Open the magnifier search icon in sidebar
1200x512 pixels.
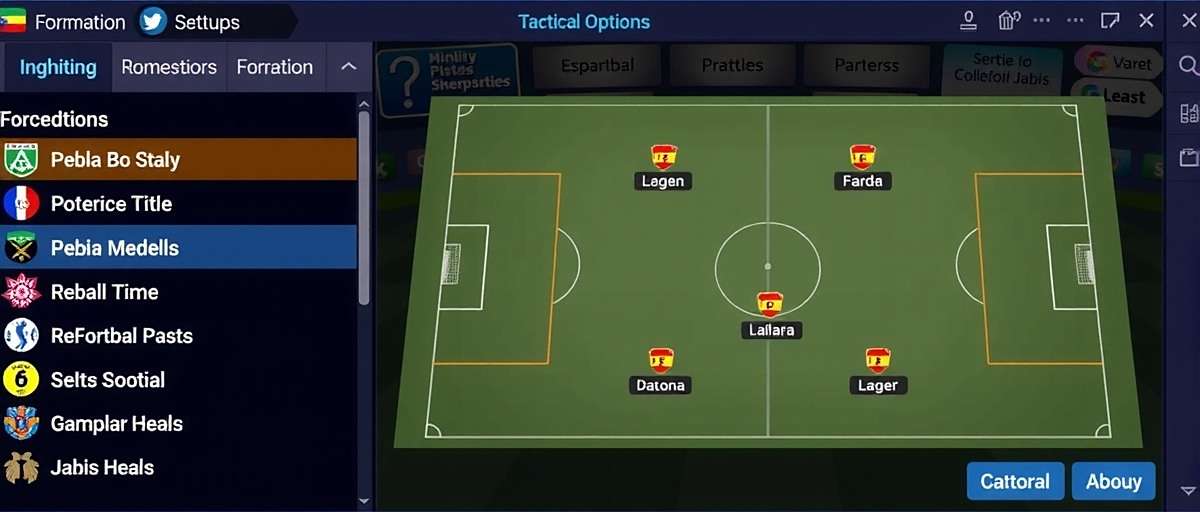1188,66
